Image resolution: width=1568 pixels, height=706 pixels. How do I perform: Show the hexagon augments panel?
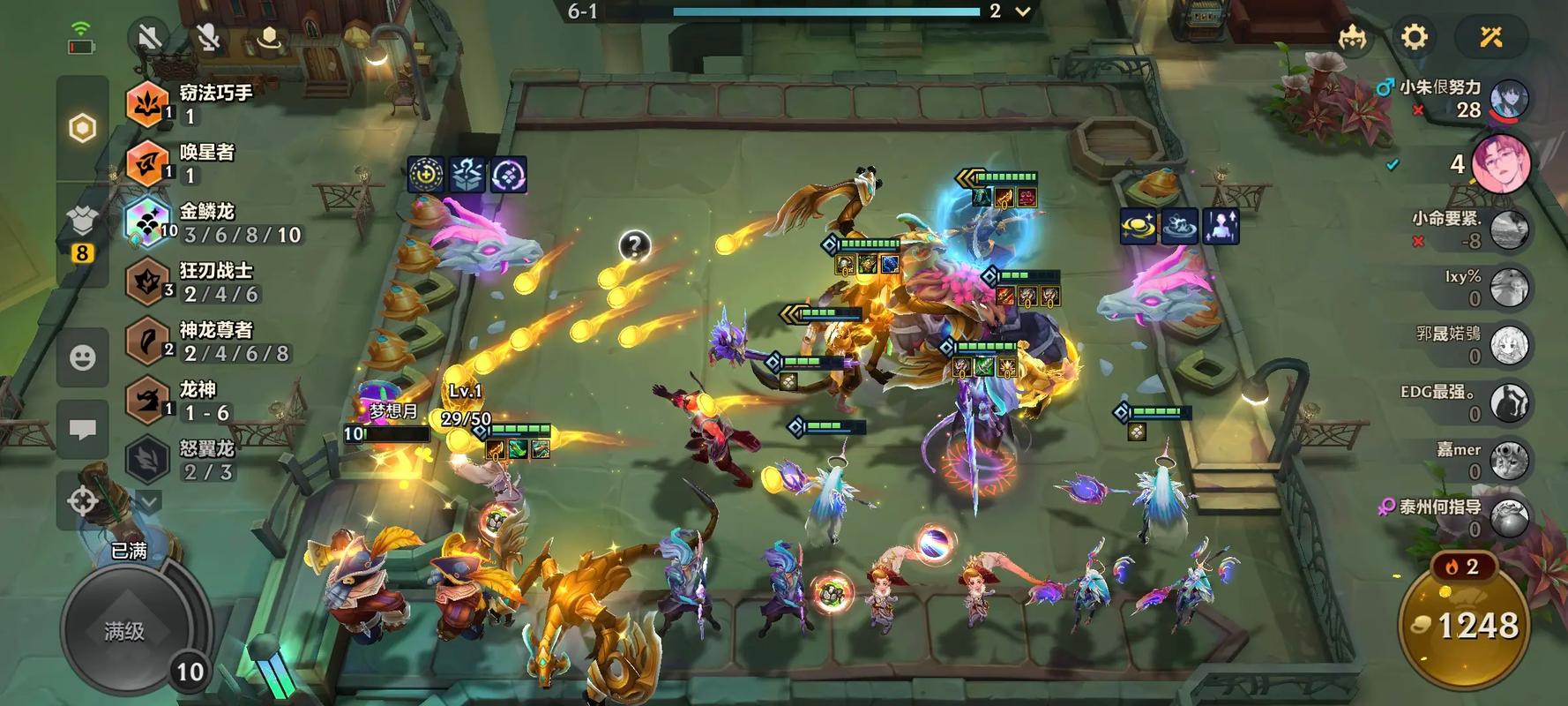pyautogui.click(x=82, y=129)
